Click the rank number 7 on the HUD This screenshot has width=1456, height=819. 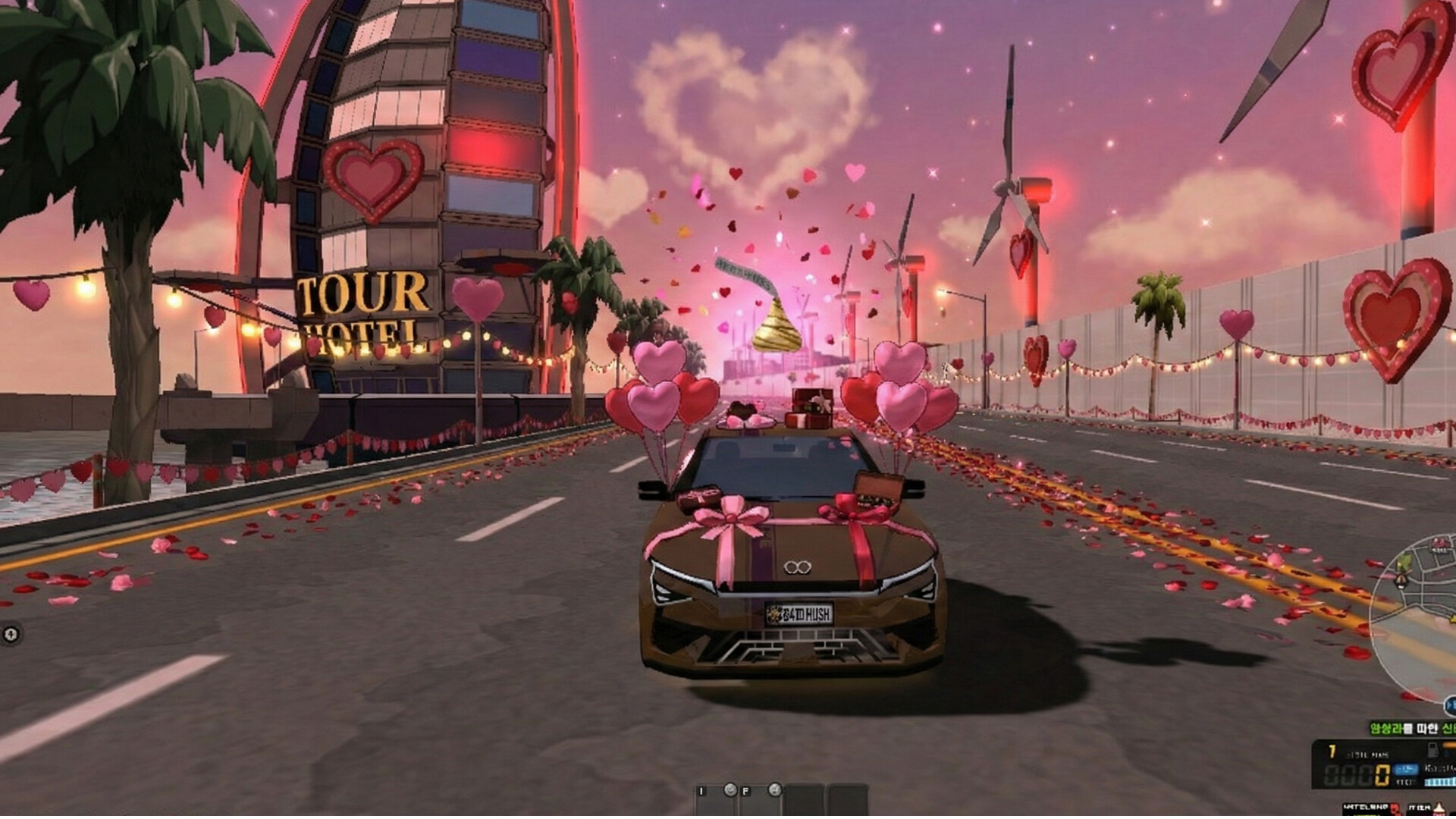(x=1332, y=751)
